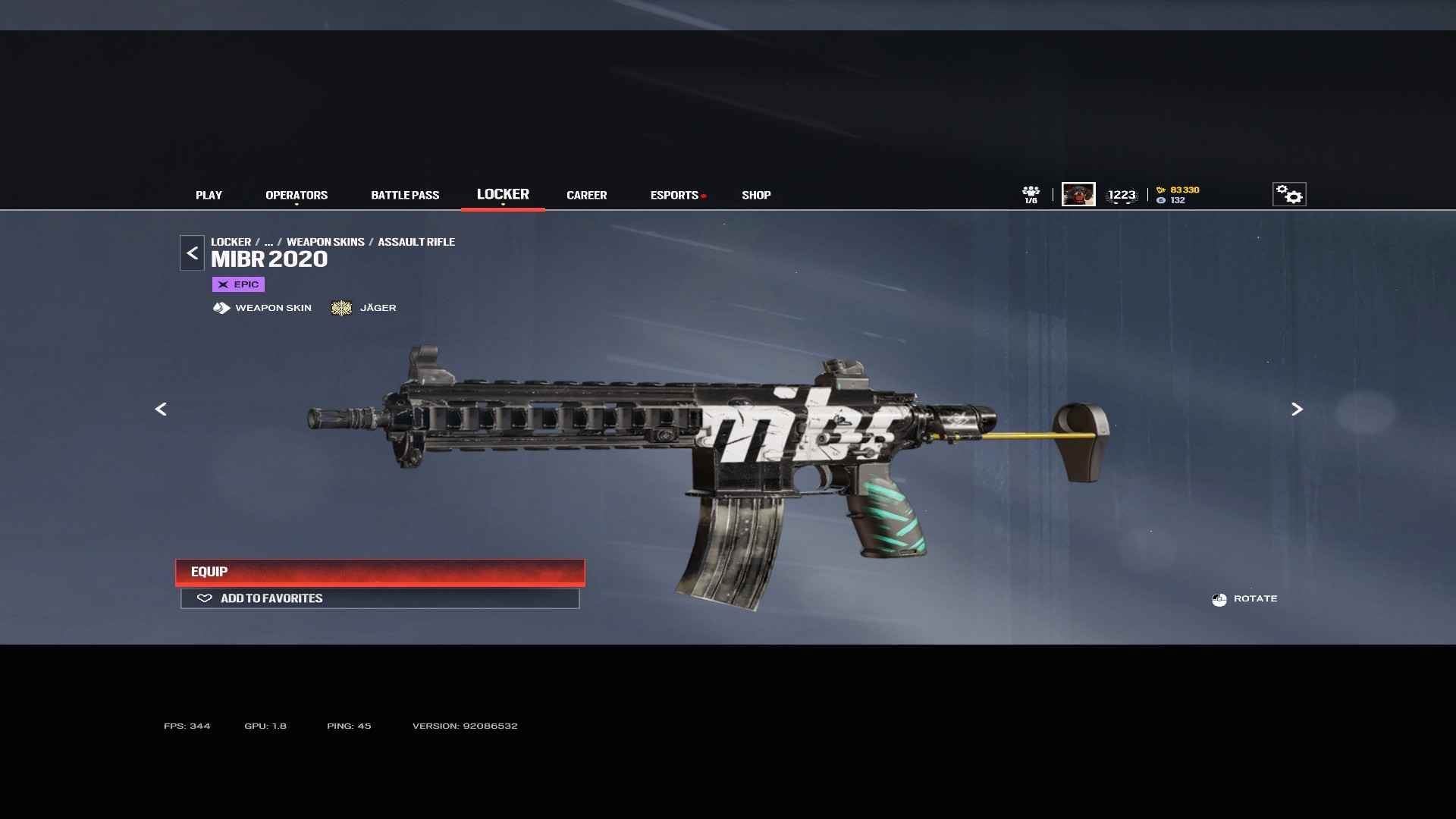Open the renown and credits currency display
The width and height of the screenshot is (1456, 819).
click(x=1178, y=195)
